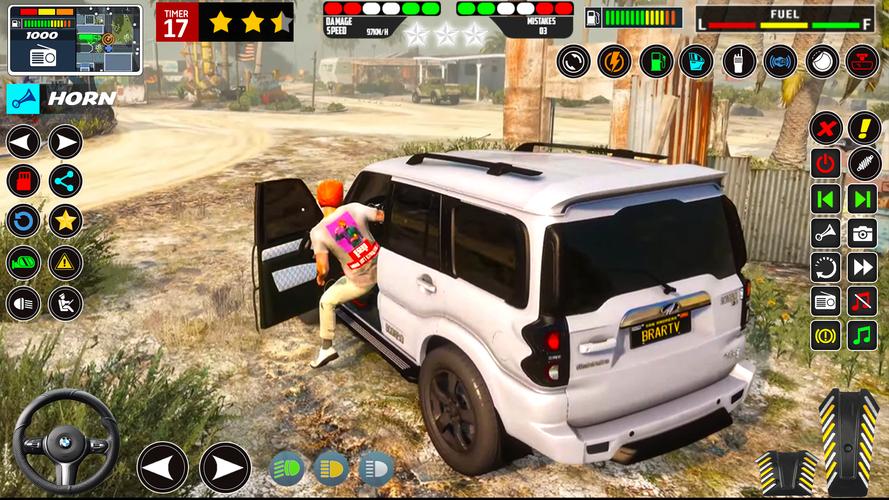Toggle the red power button

(825, 163)
